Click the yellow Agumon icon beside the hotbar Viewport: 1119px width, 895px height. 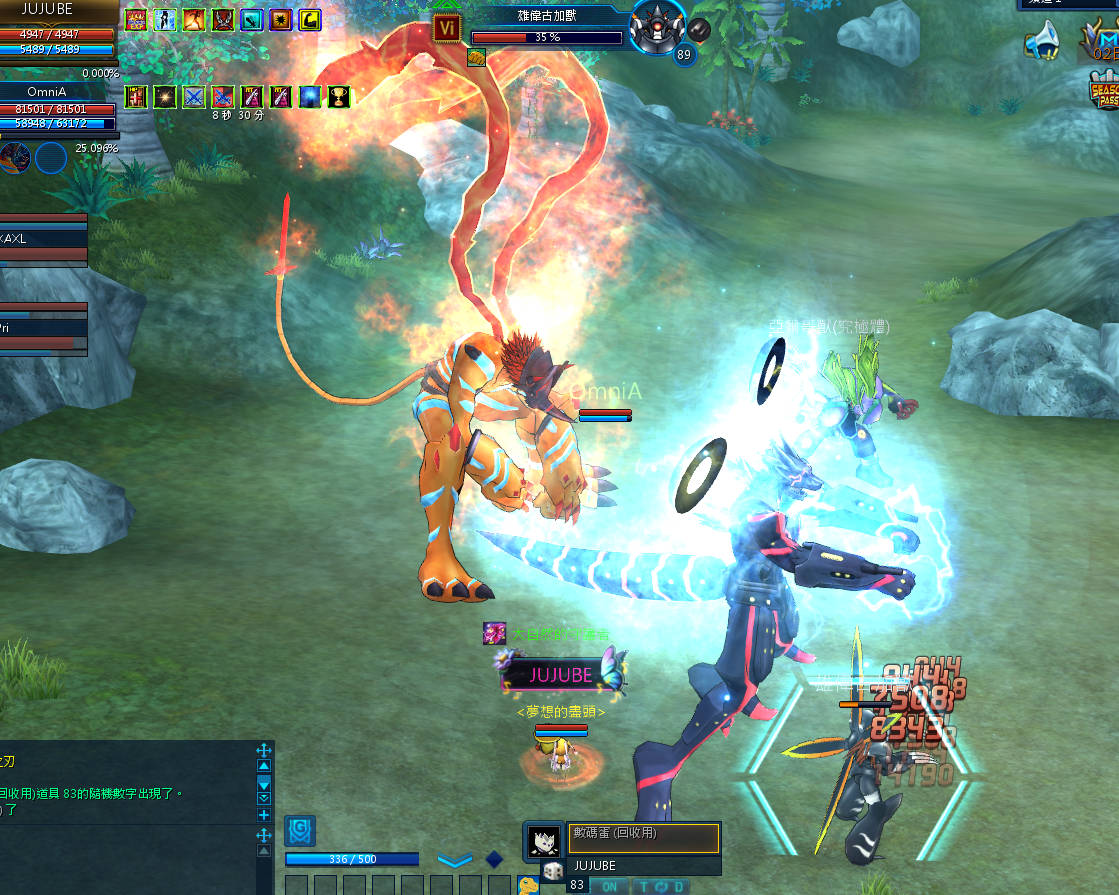click(528, 885)
